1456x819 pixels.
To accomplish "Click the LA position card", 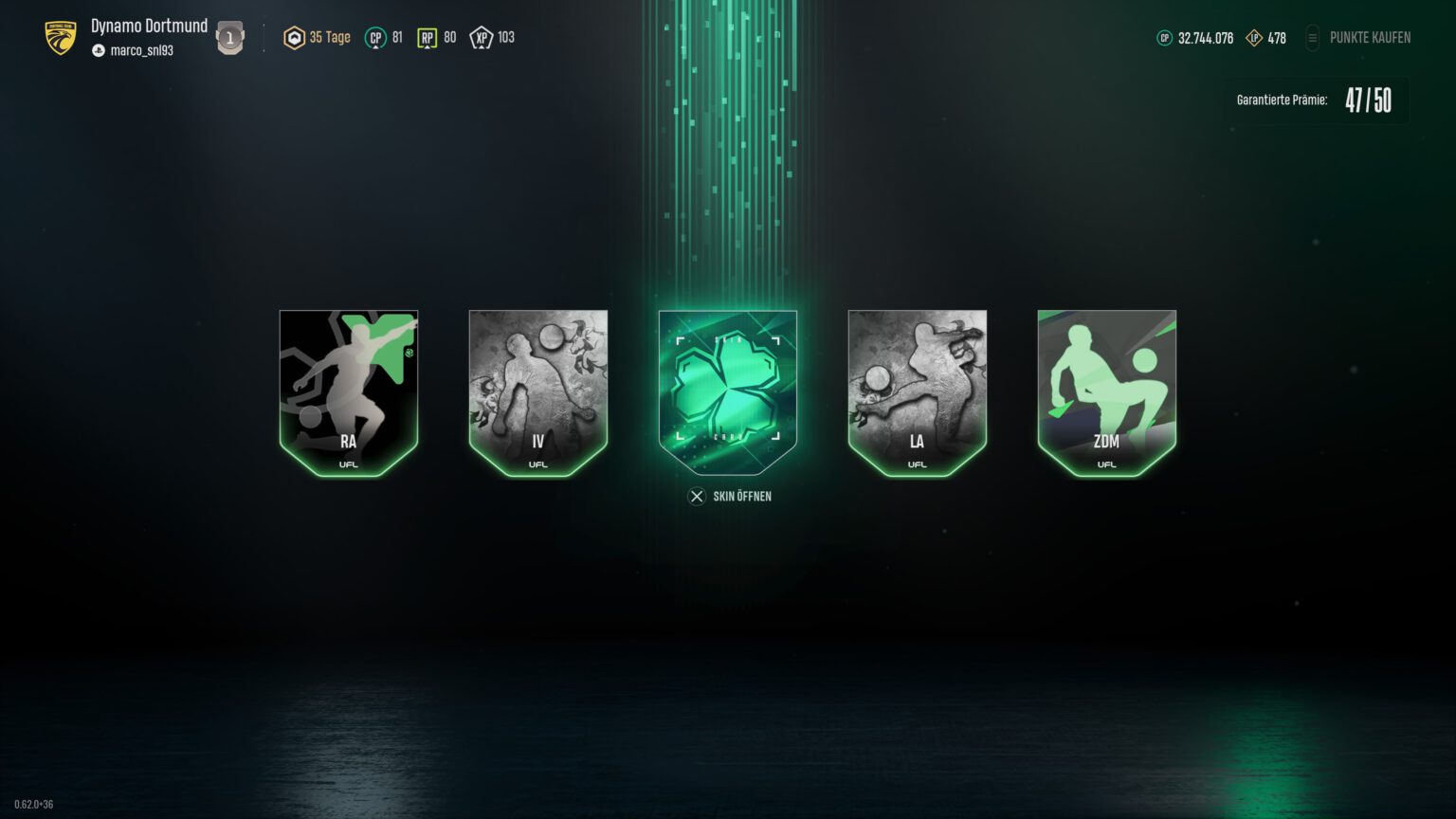I will pyautogui.click(x=917, y=391).
